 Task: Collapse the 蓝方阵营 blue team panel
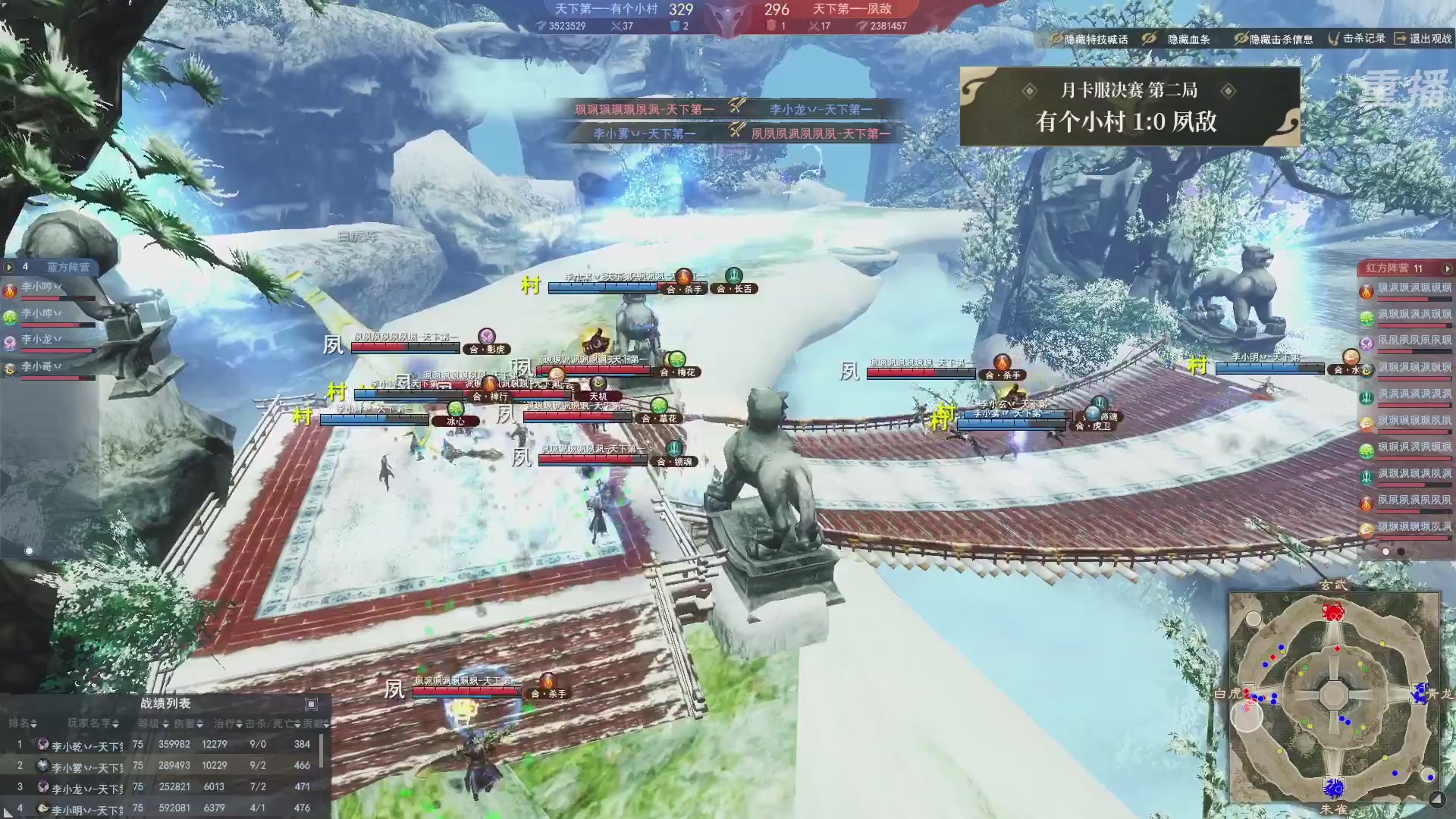9,267
